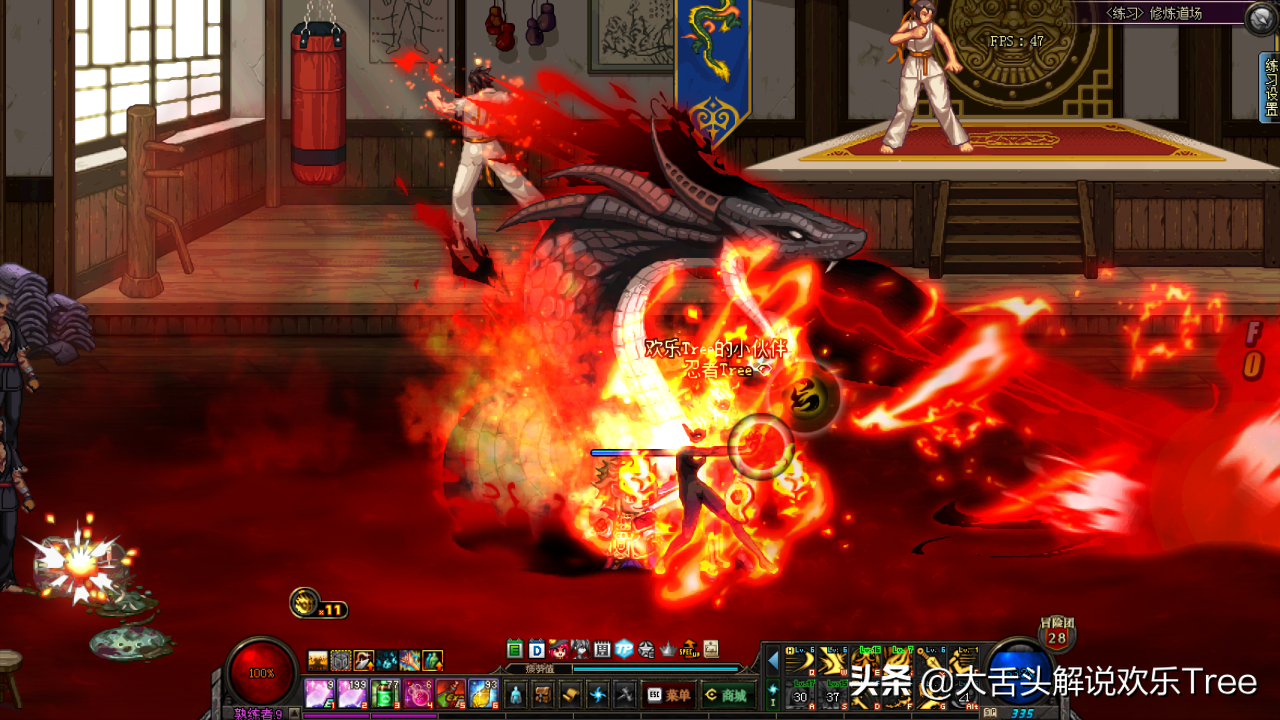1280x720 pixels.
Task: Use the pink potion in quick slot 4
Action: (418, 693)
